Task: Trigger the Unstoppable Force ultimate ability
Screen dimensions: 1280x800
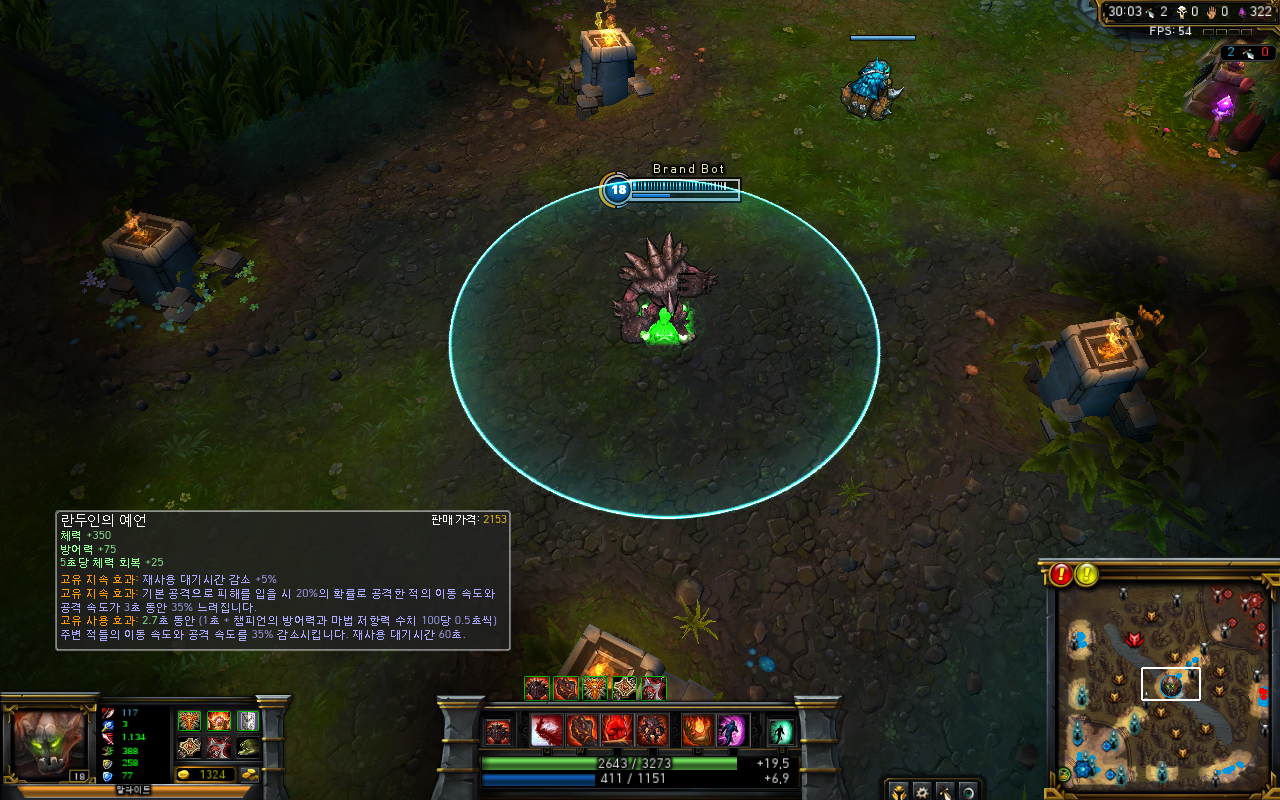Action: 652,731
